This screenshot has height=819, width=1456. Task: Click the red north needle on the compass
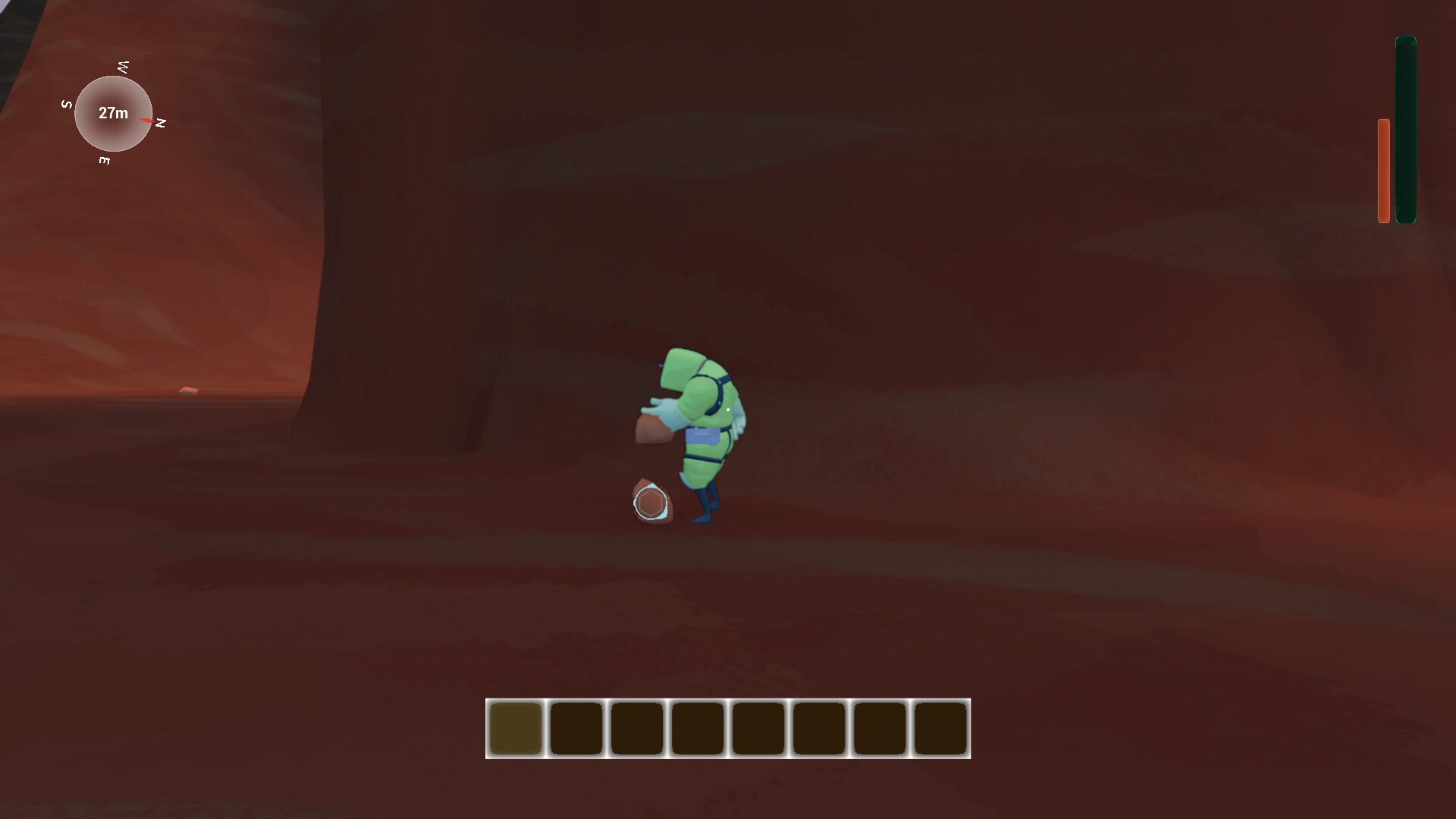point(146,120)
